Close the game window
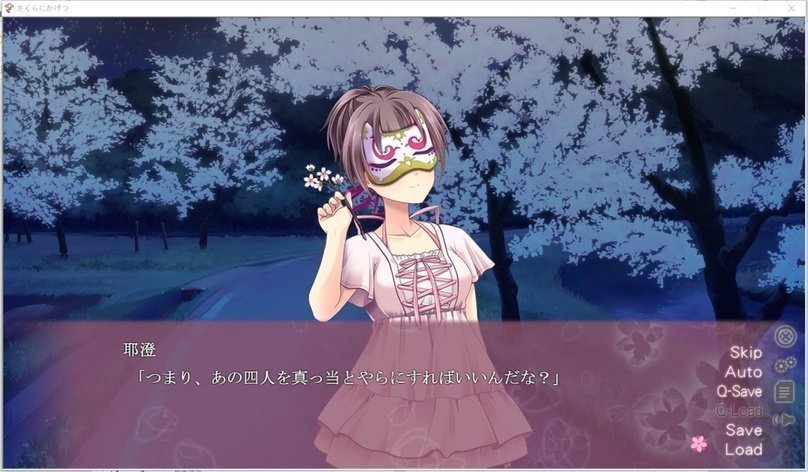 (789, 8)
